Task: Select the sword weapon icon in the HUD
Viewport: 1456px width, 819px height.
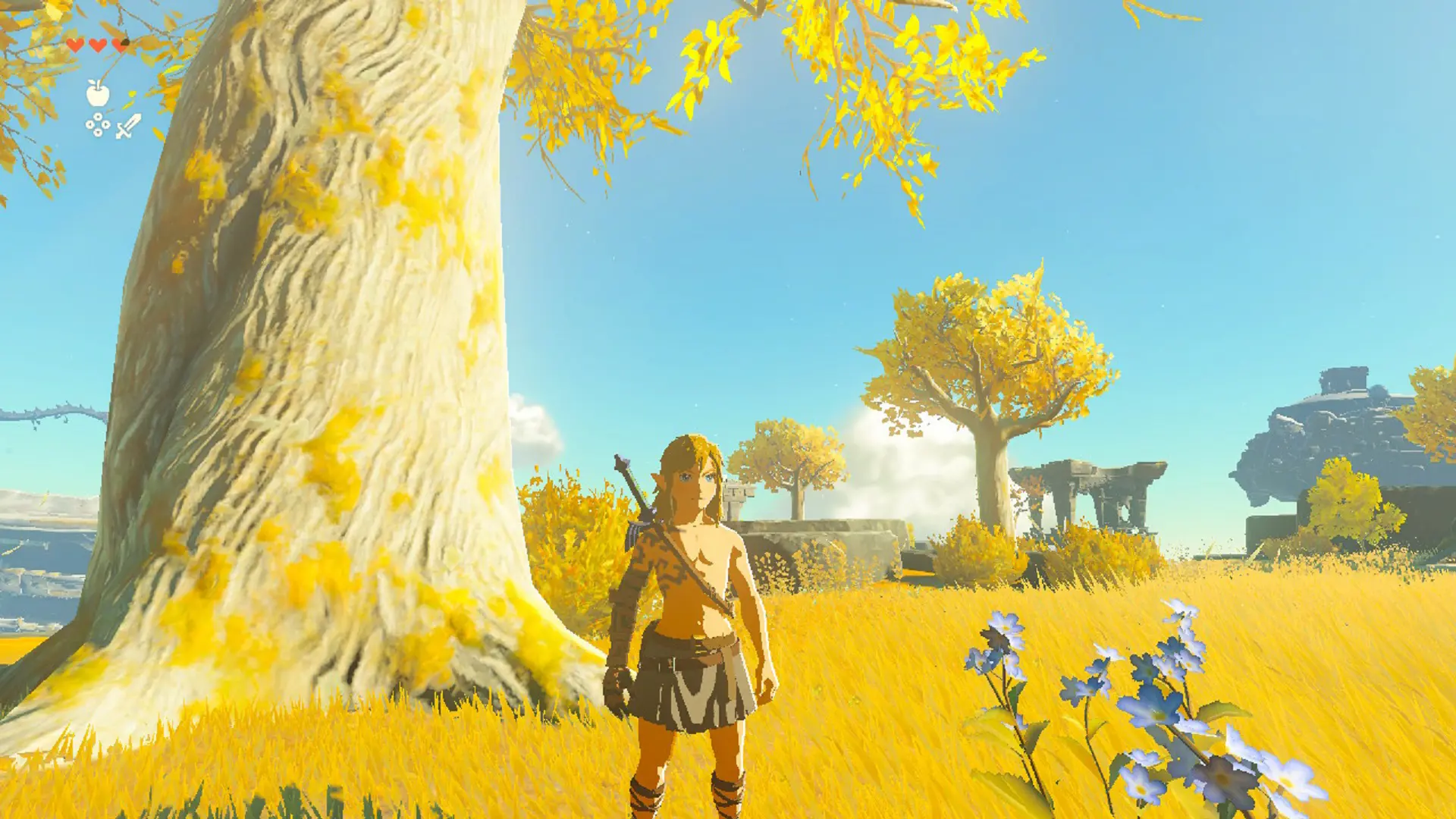Action: 129,125
